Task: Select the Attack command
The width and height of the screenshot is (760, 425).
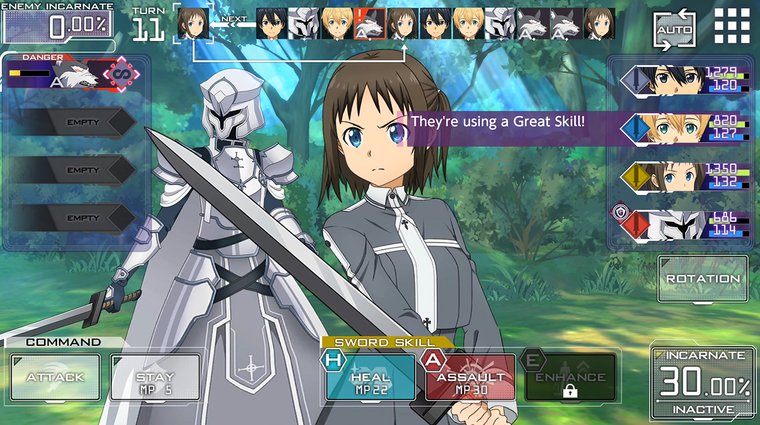Action: 55,377
